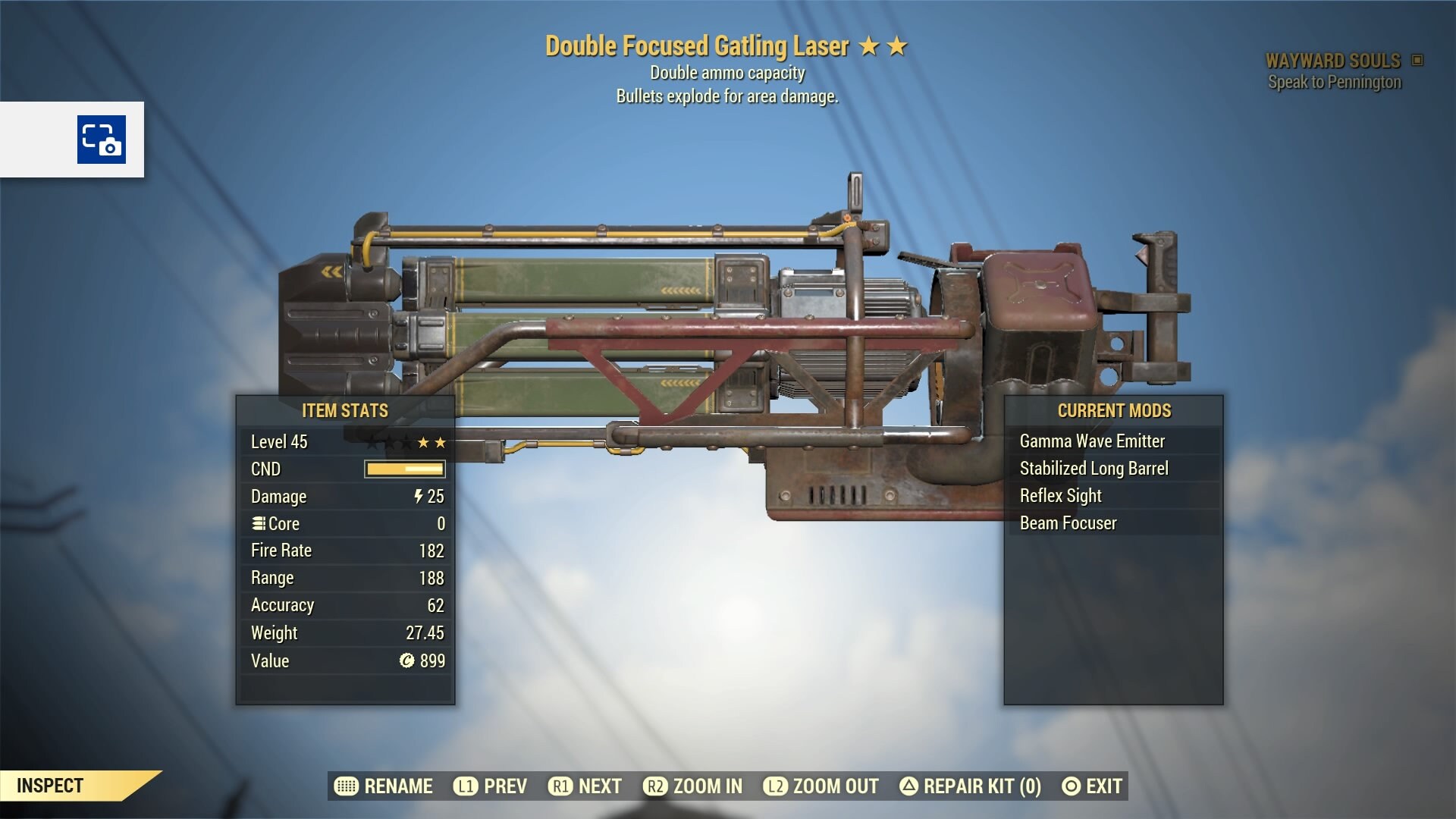Select Beam Focuser in Current Mods
Viewport: 1456px width, 819px height.
point(1068,522)
